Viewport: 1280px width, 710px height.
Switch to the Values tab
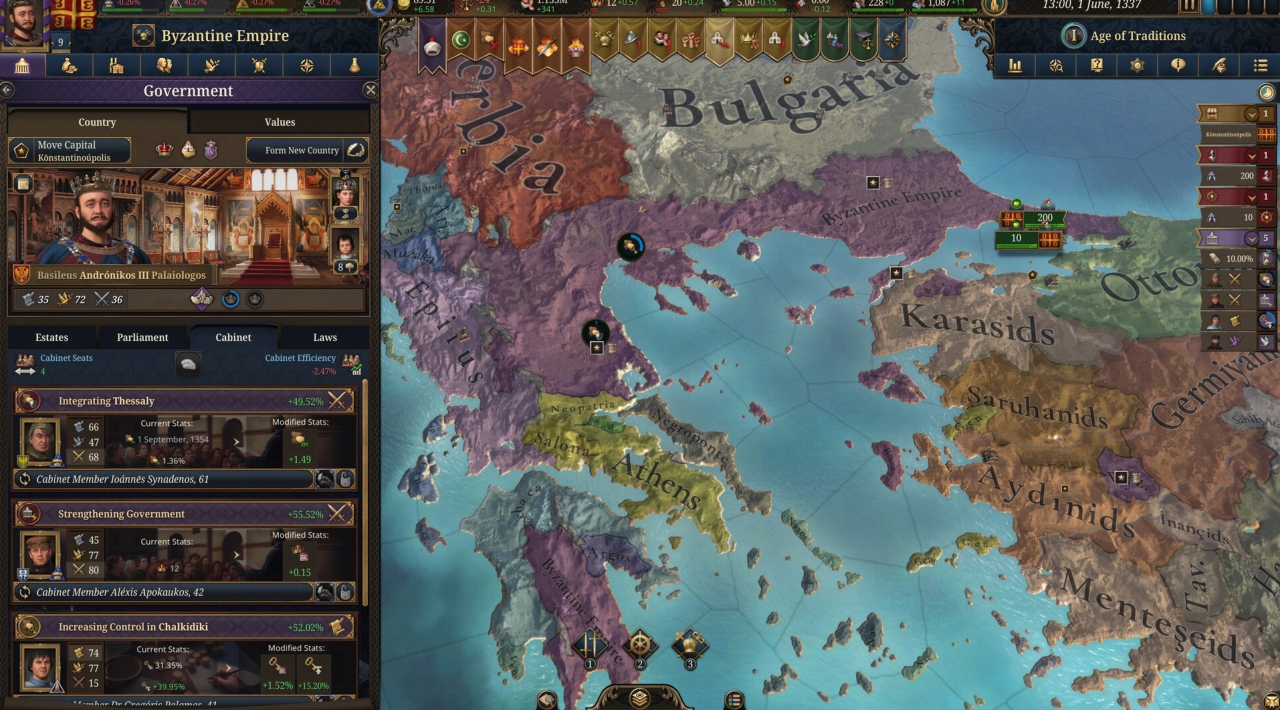click(279, 122)
